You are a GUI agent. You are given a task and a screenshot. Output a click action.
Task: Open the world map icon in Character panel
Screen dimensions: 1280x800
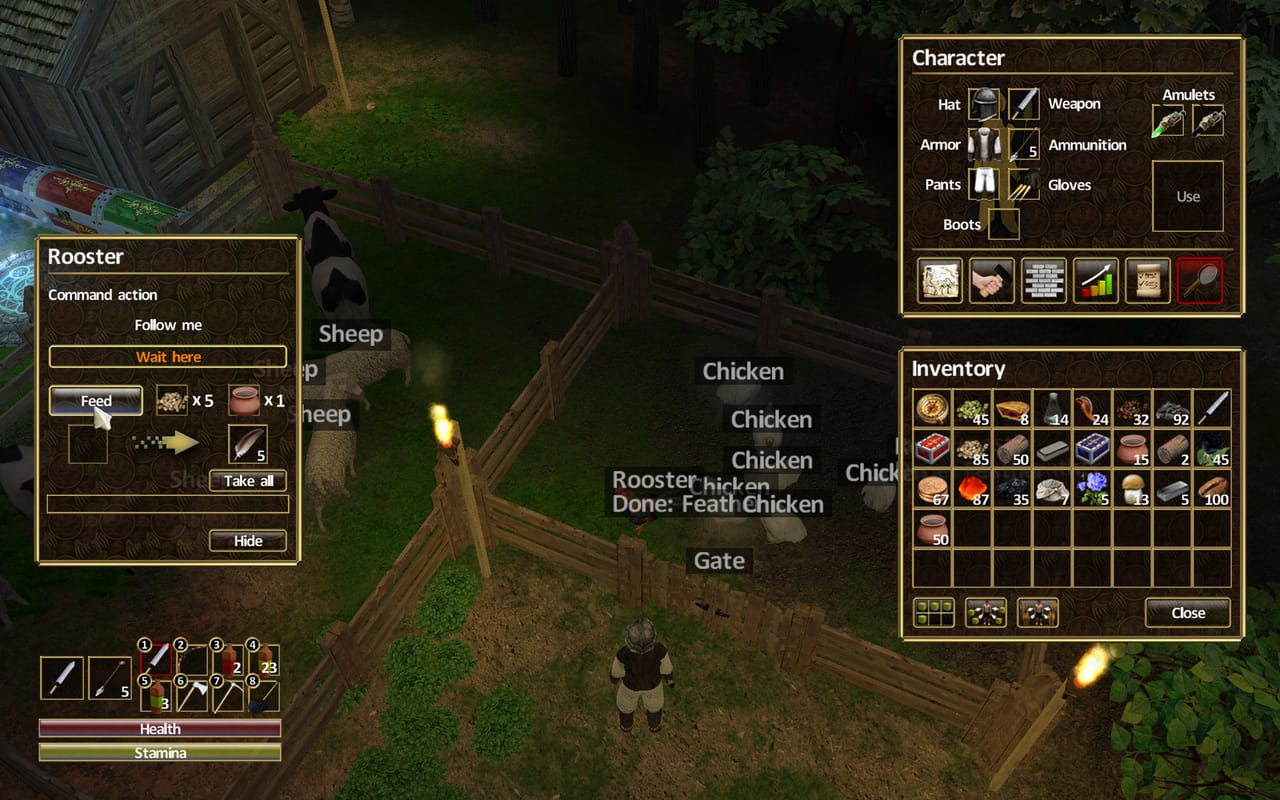coord(938,281)
